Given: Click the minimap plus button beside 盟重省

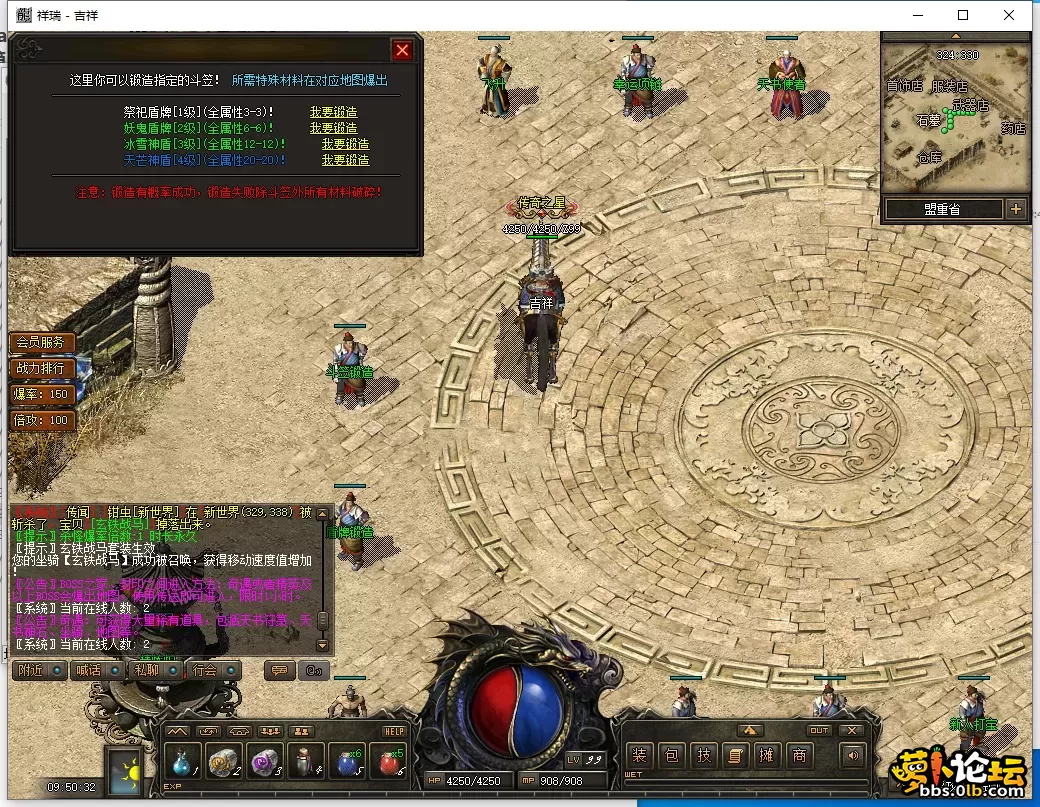Looking at the screenshot, I should [x=1016, y=209].
